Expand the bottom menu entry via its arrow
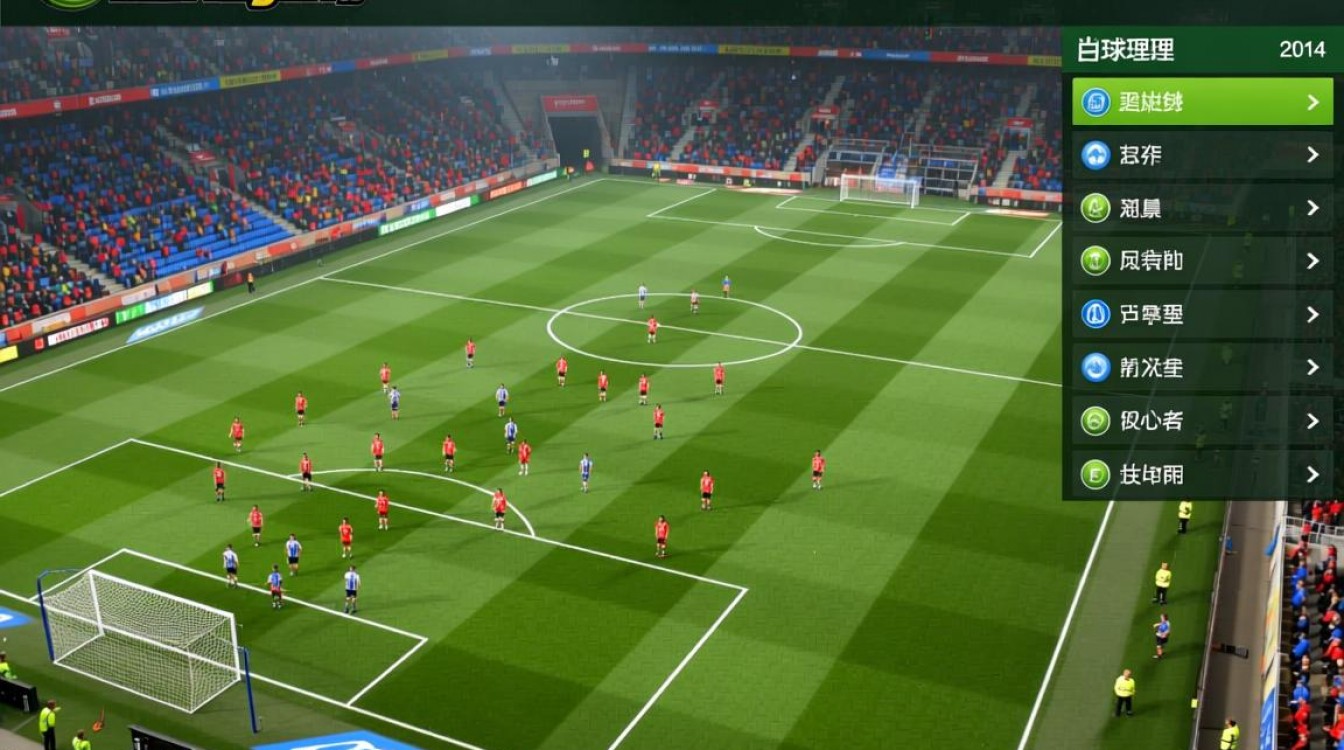This screenshot has height=750, width=1344. [1312, 474]
